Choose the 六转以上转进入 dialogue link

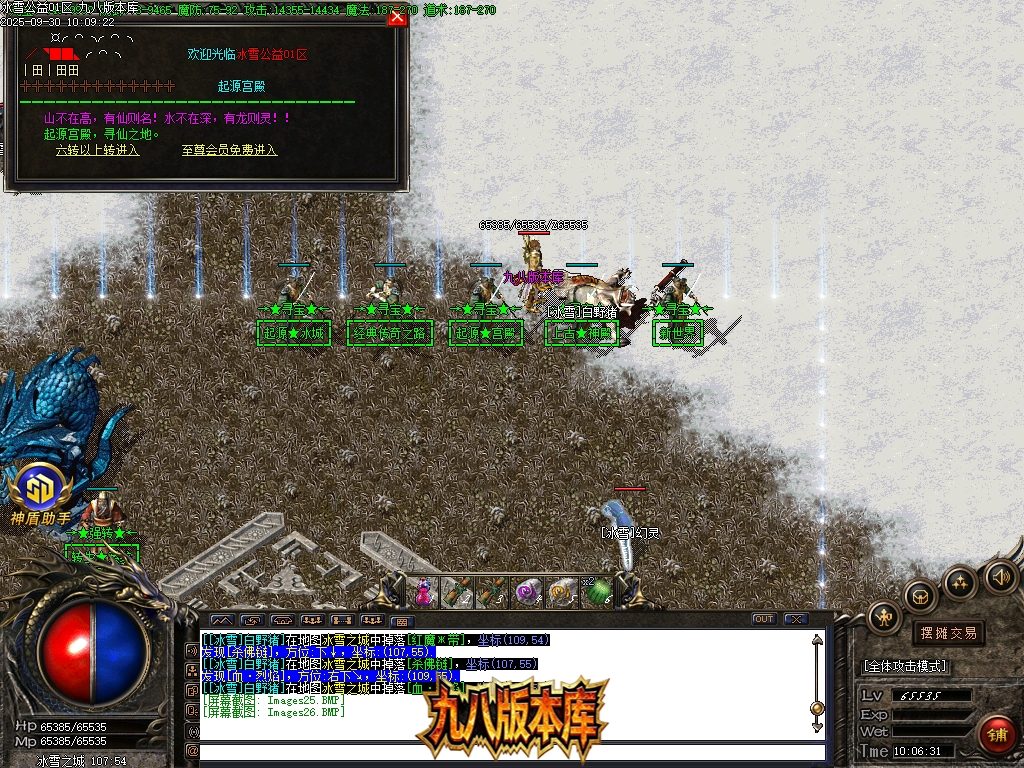(x=97, y=150)
